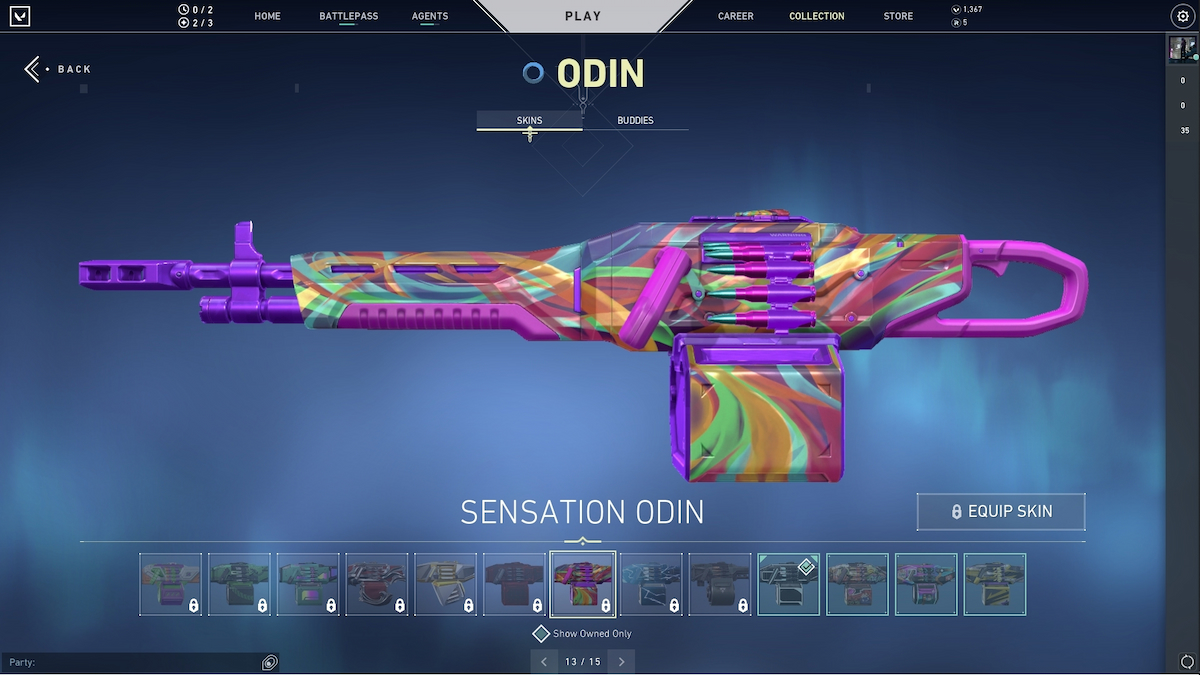Click the Equip Skin button
Viewport: 1200px width, 675px height.
(1001, 511)
